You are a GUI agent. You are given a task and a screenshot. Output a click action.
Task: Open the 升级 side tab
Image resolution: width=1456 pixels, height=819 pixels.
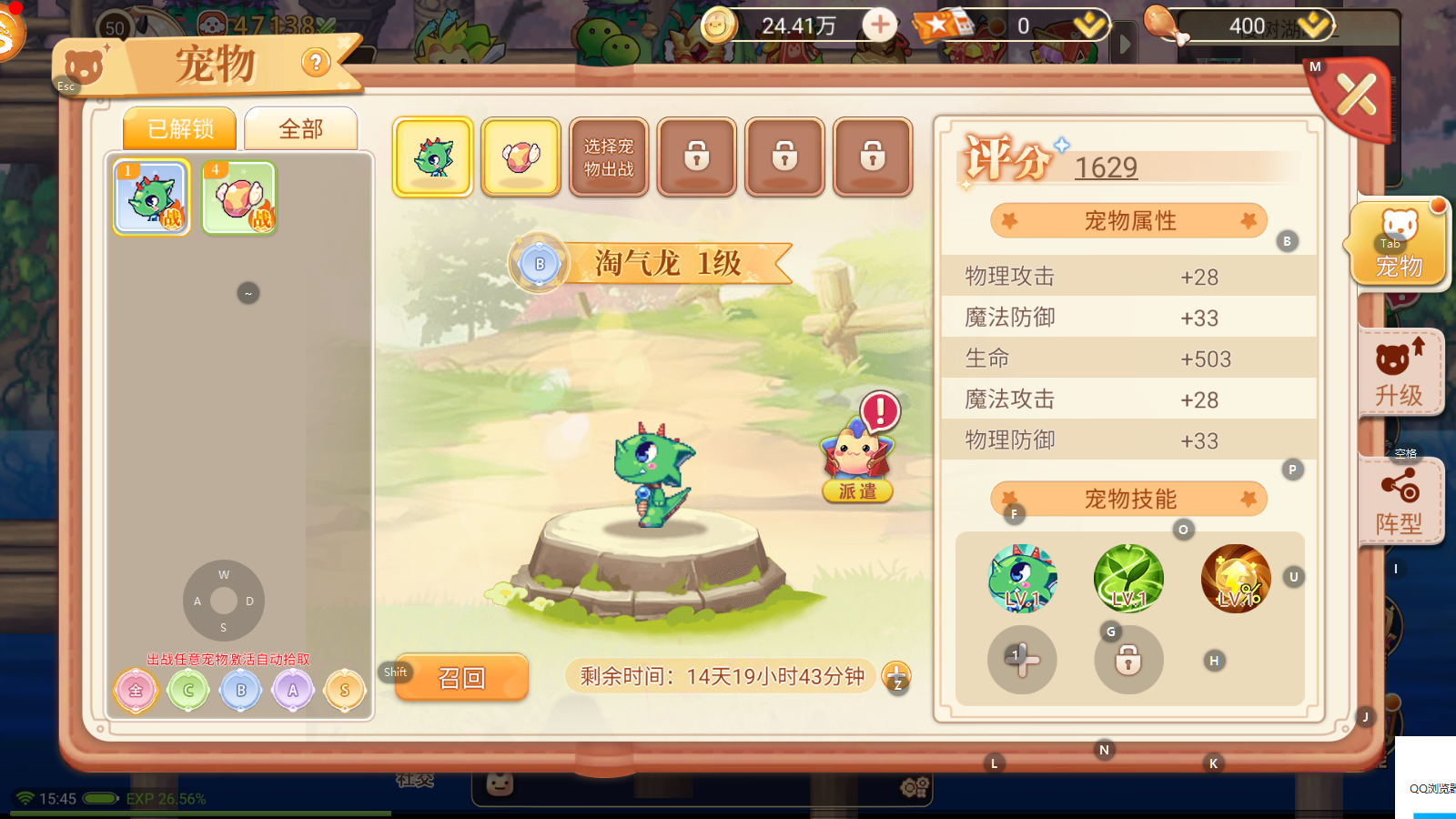[x=1399, y=374]
